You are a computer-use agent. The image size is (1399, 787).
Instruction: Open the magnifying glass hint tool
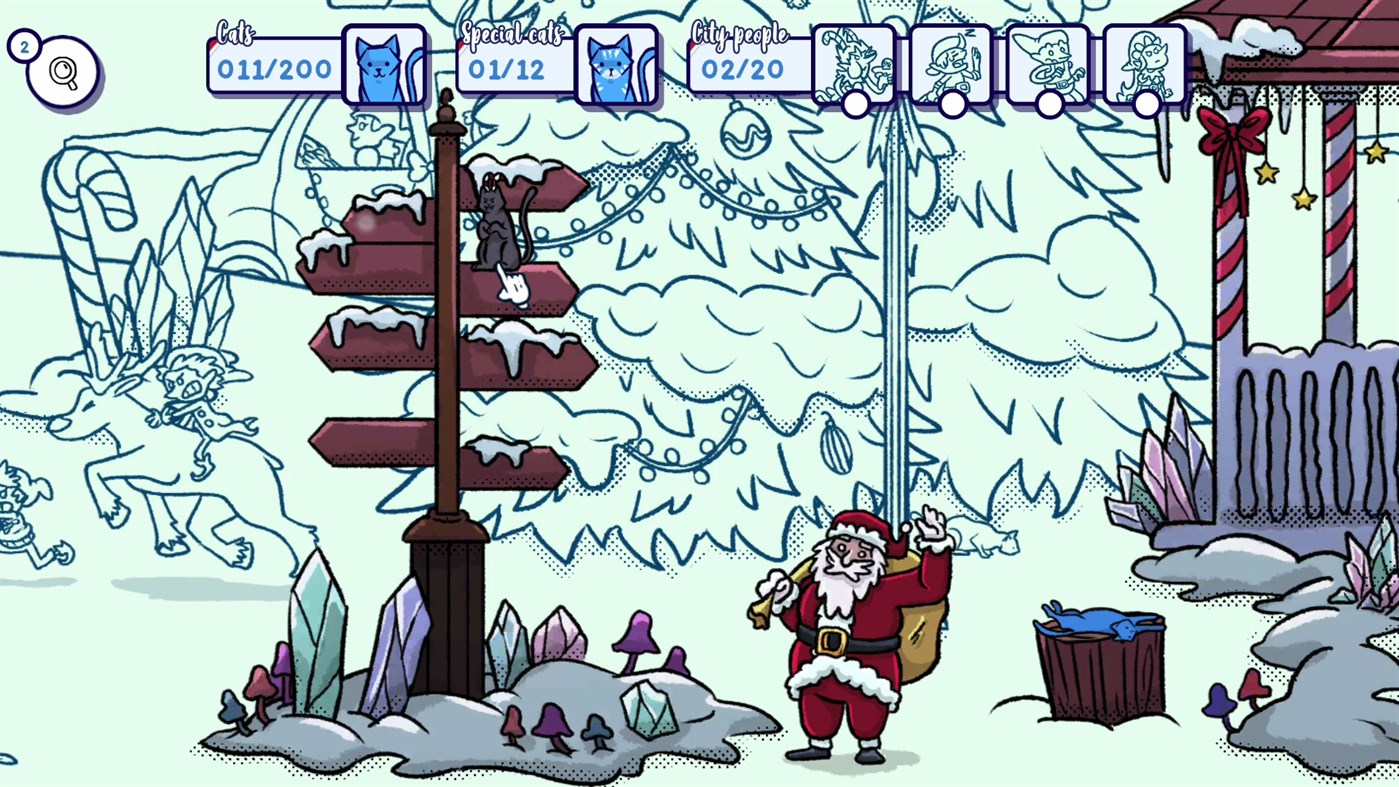(x=62, y=70)
